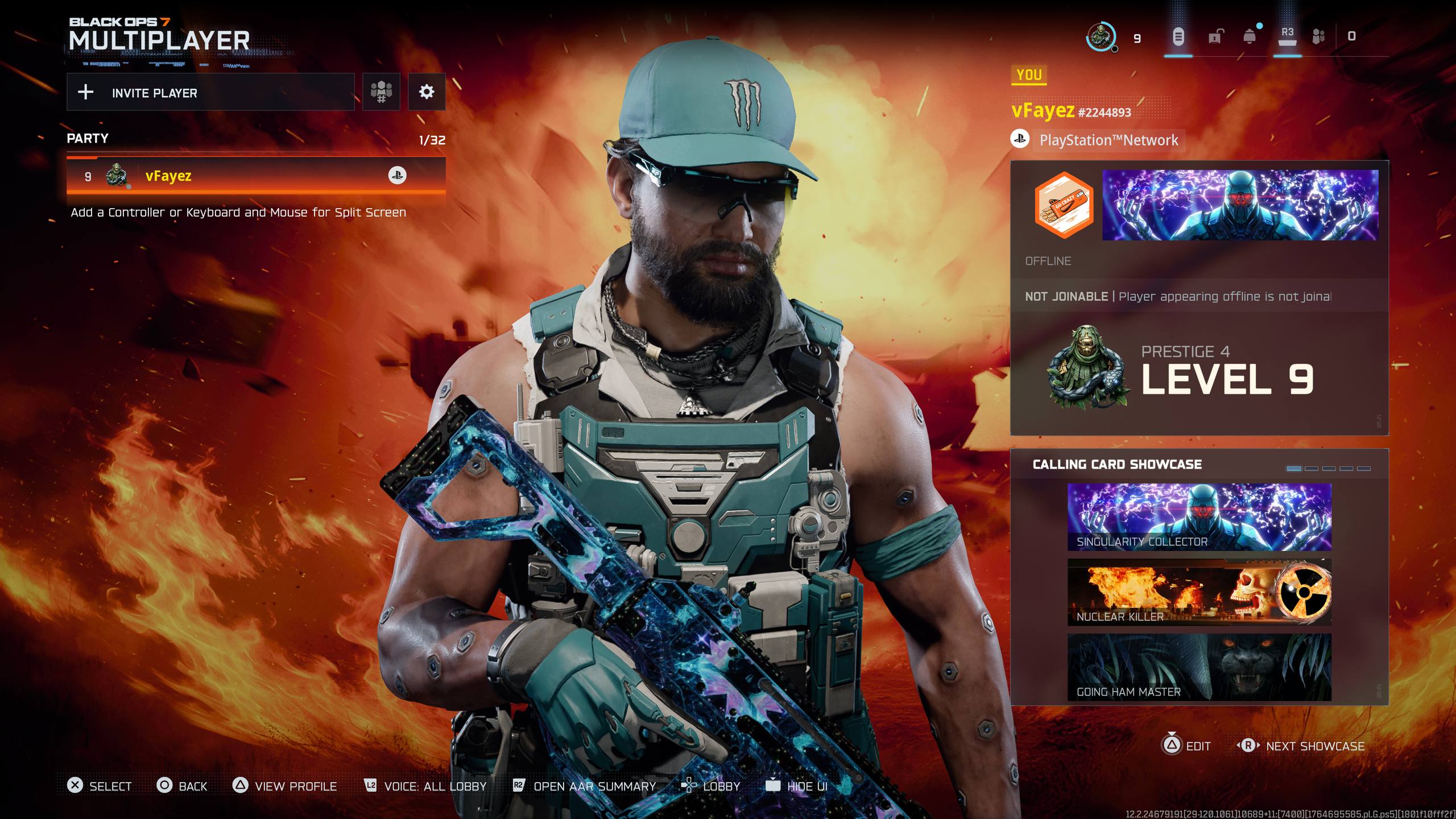Viewport: 1456px width, 819px height.
Task: Switch to the next showcase
Action: [1302, 746]
